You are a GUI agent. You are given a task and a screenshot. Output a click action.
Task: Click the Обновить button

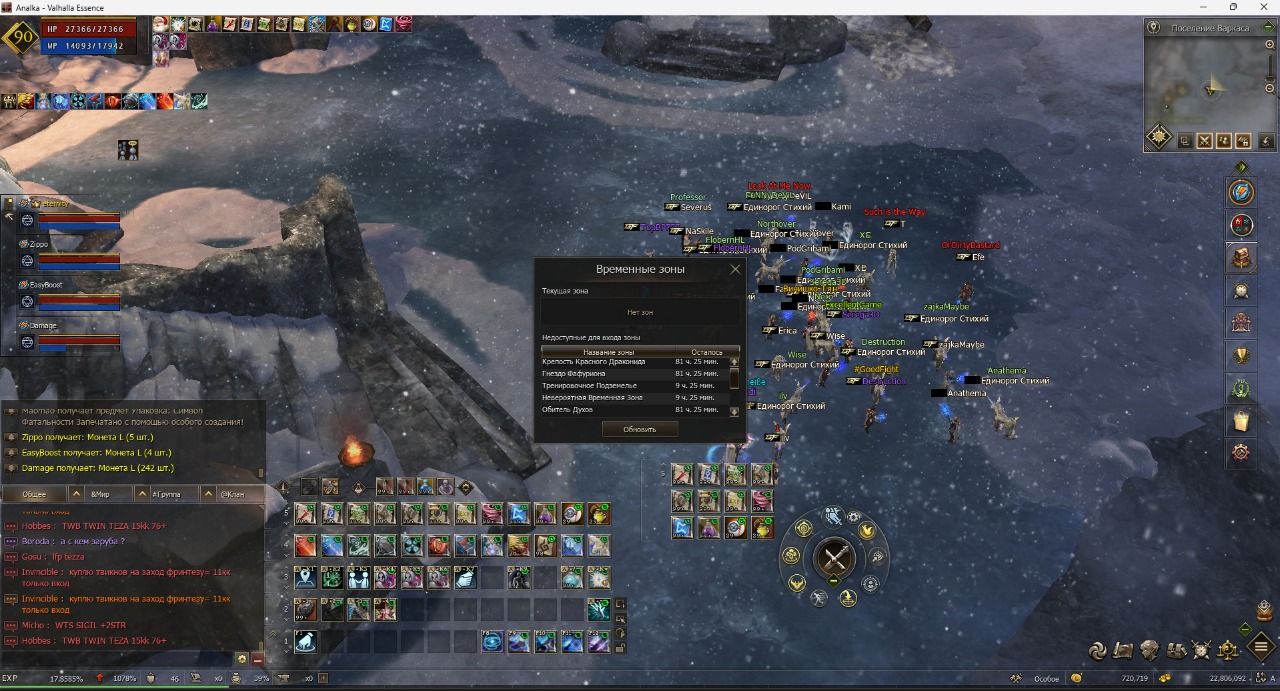point(640,429)
